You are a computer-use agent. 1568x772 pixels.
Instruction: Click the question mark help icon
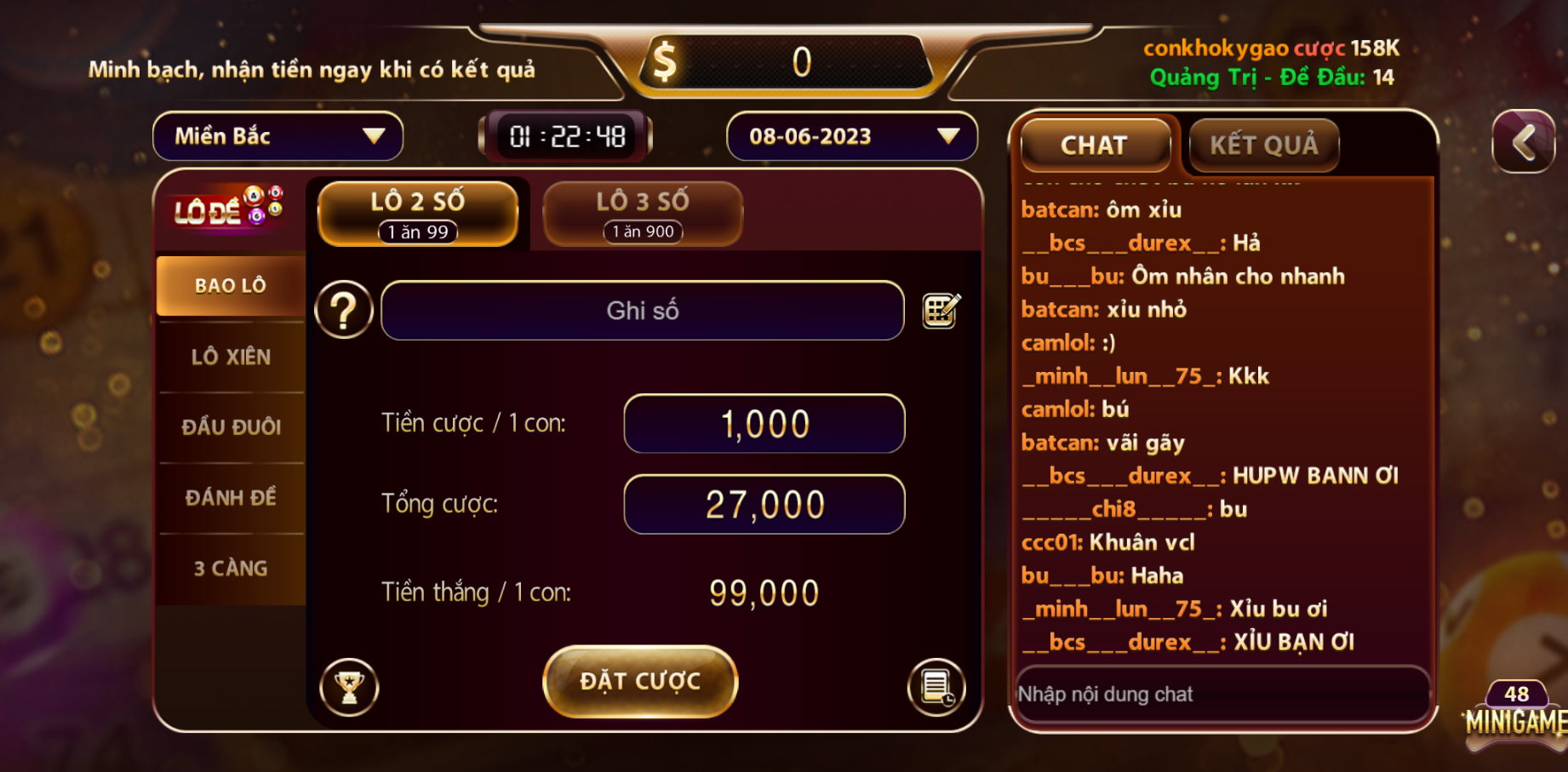344,311
